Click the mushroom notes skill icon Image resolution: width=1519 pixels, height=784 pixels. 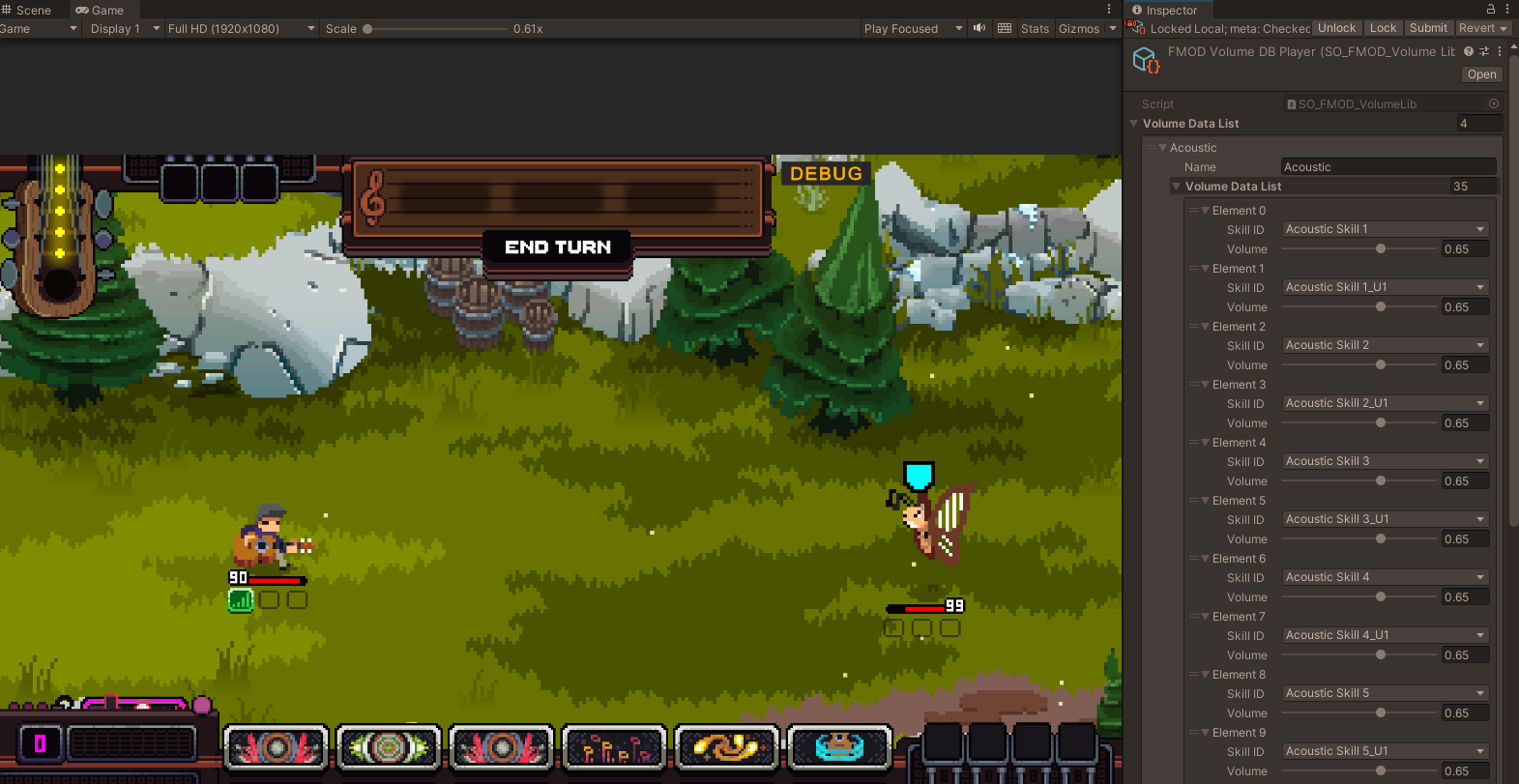(614, 747)
